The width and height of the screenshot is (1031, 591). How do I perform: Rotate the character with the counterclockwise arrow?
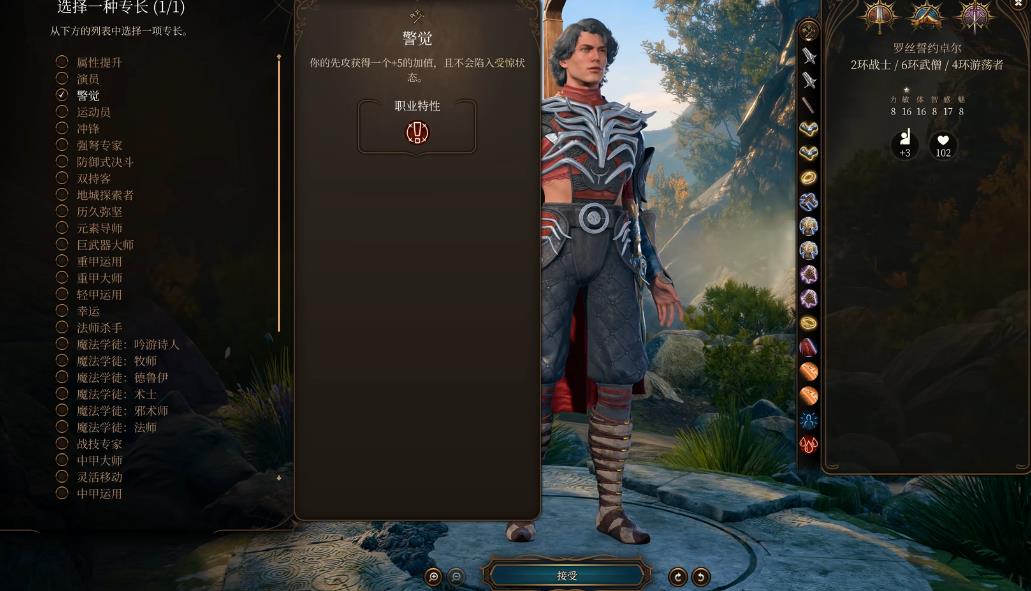701,576
